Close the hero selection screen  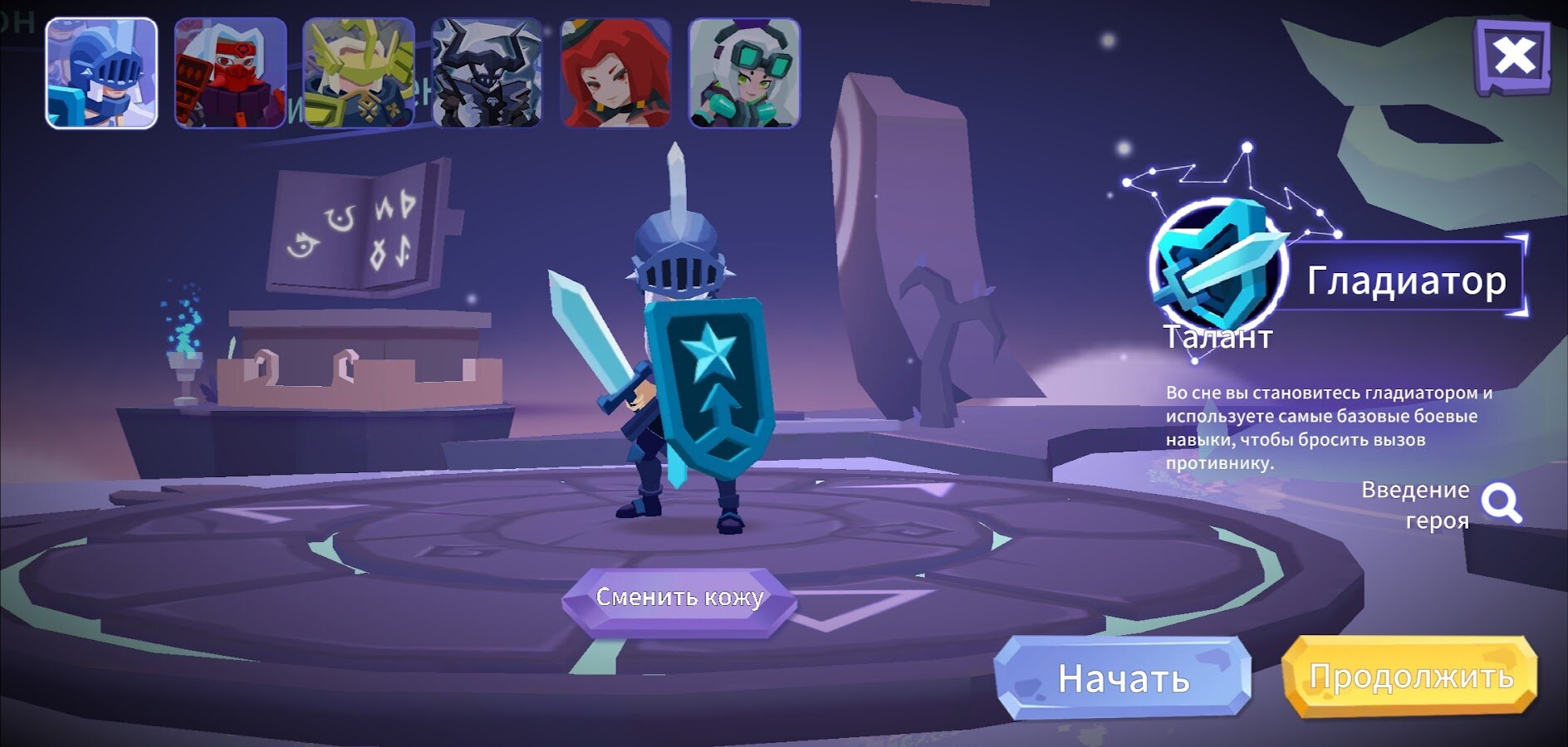[x=1513, y=56]
